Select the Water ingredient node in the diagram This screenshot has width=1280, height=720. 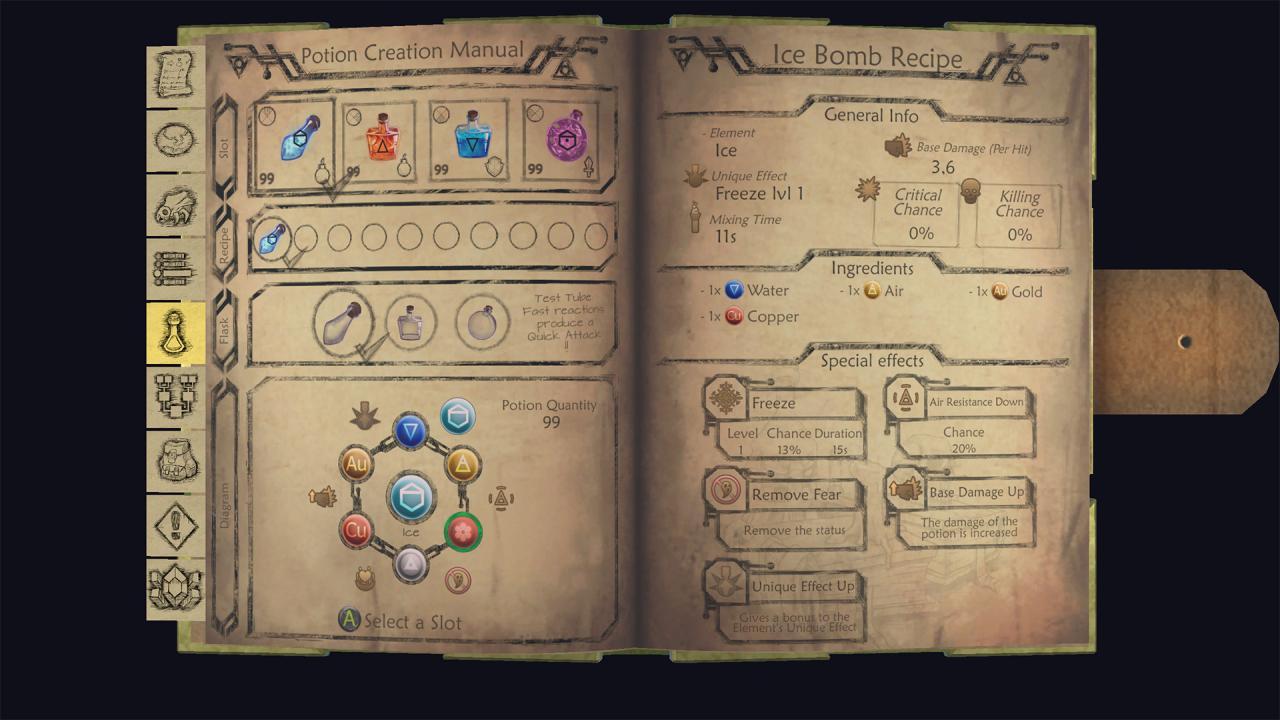point(411,432)
